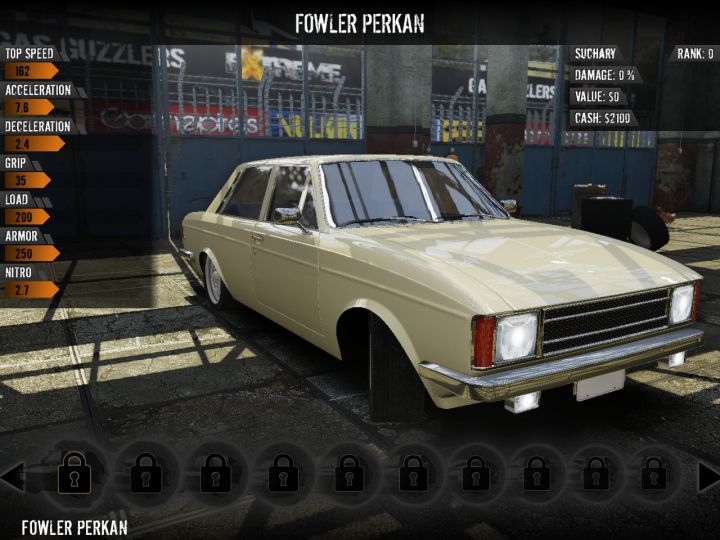Select the highlighted padlock car slot

coord(75,472)
